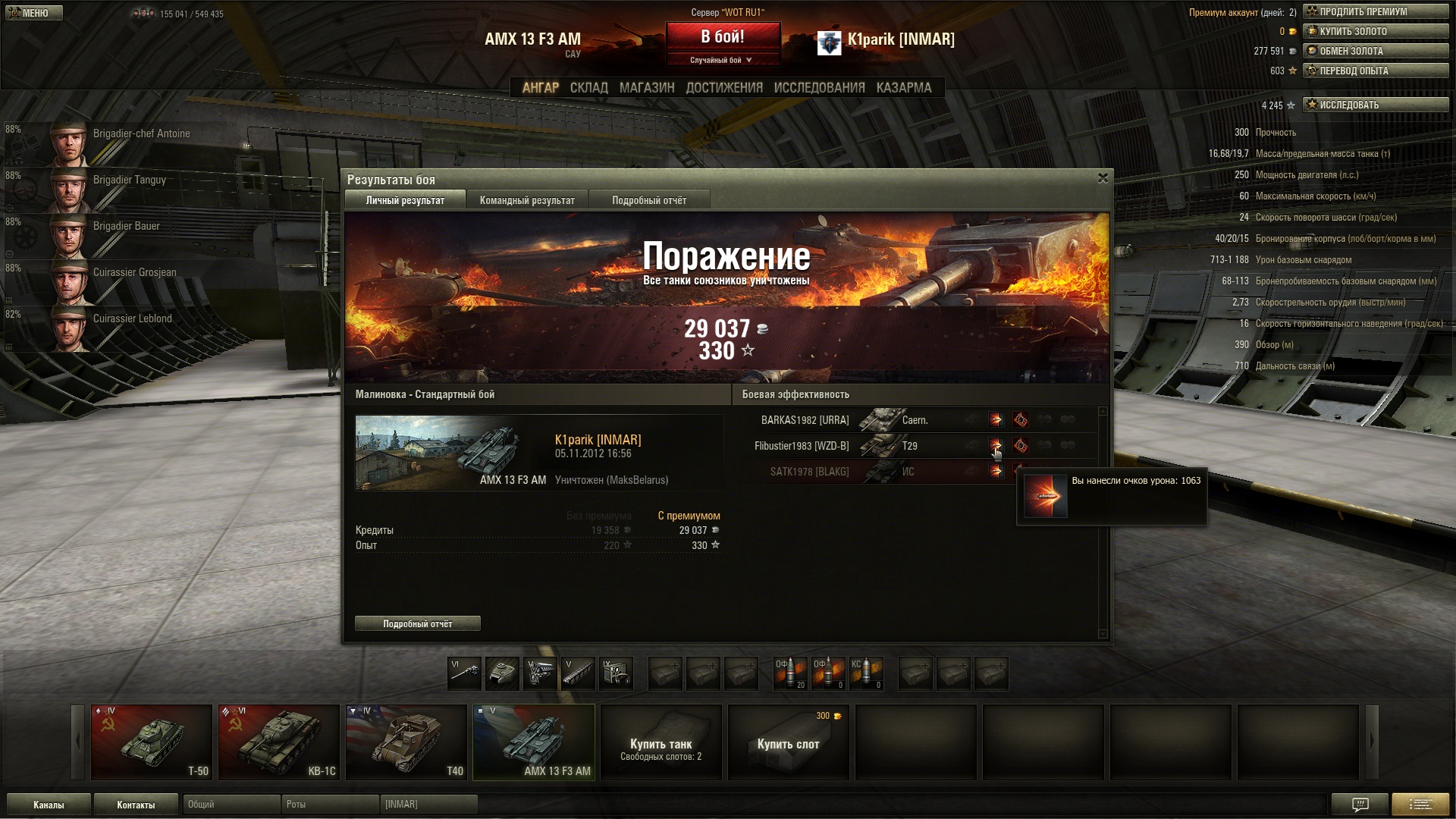Open the Подробный отчёт tab

(x=649, y=200)
